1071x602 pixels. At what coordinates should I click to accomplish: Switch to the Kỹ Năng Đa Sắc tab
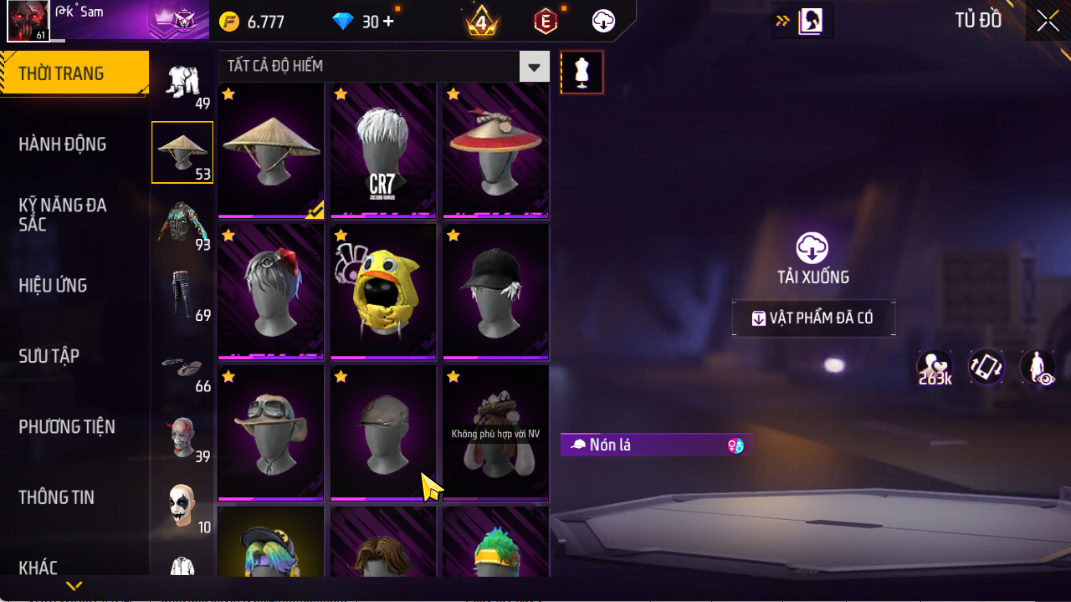pyautogui.click(x=62, y=214)
